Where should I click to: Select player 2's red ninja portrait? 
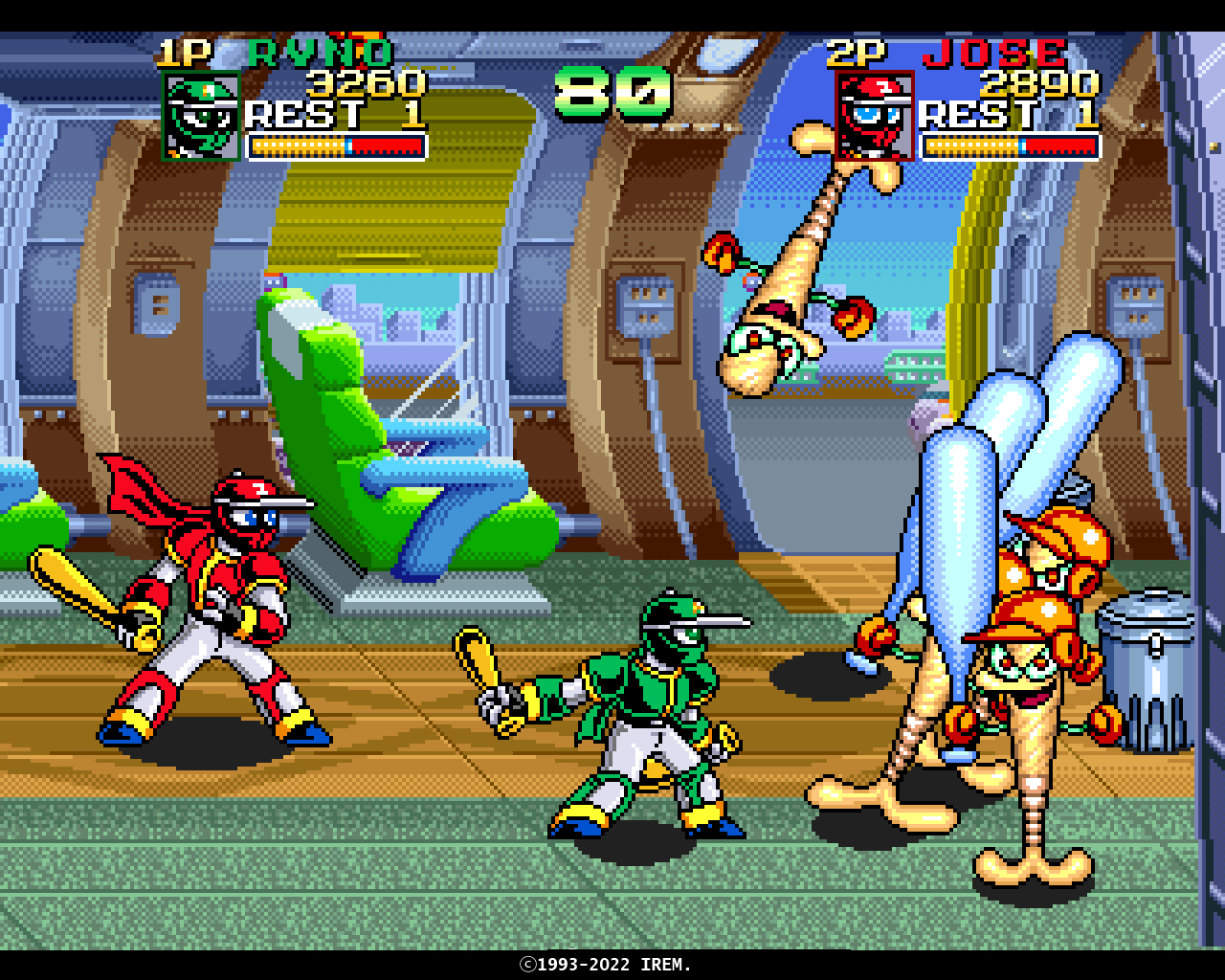coord(875,116)
